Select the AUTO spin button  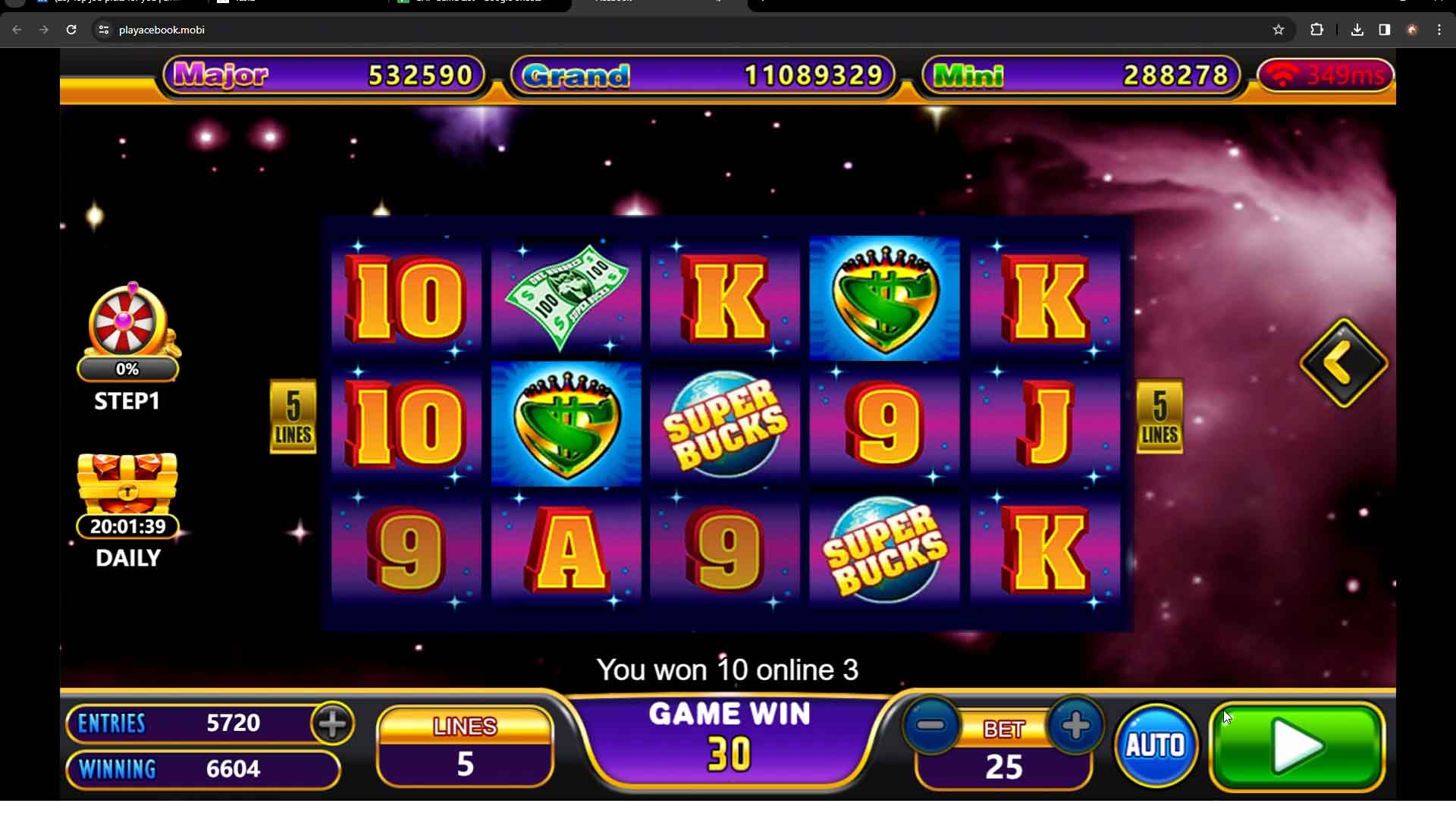click(x=1155, y=745)
